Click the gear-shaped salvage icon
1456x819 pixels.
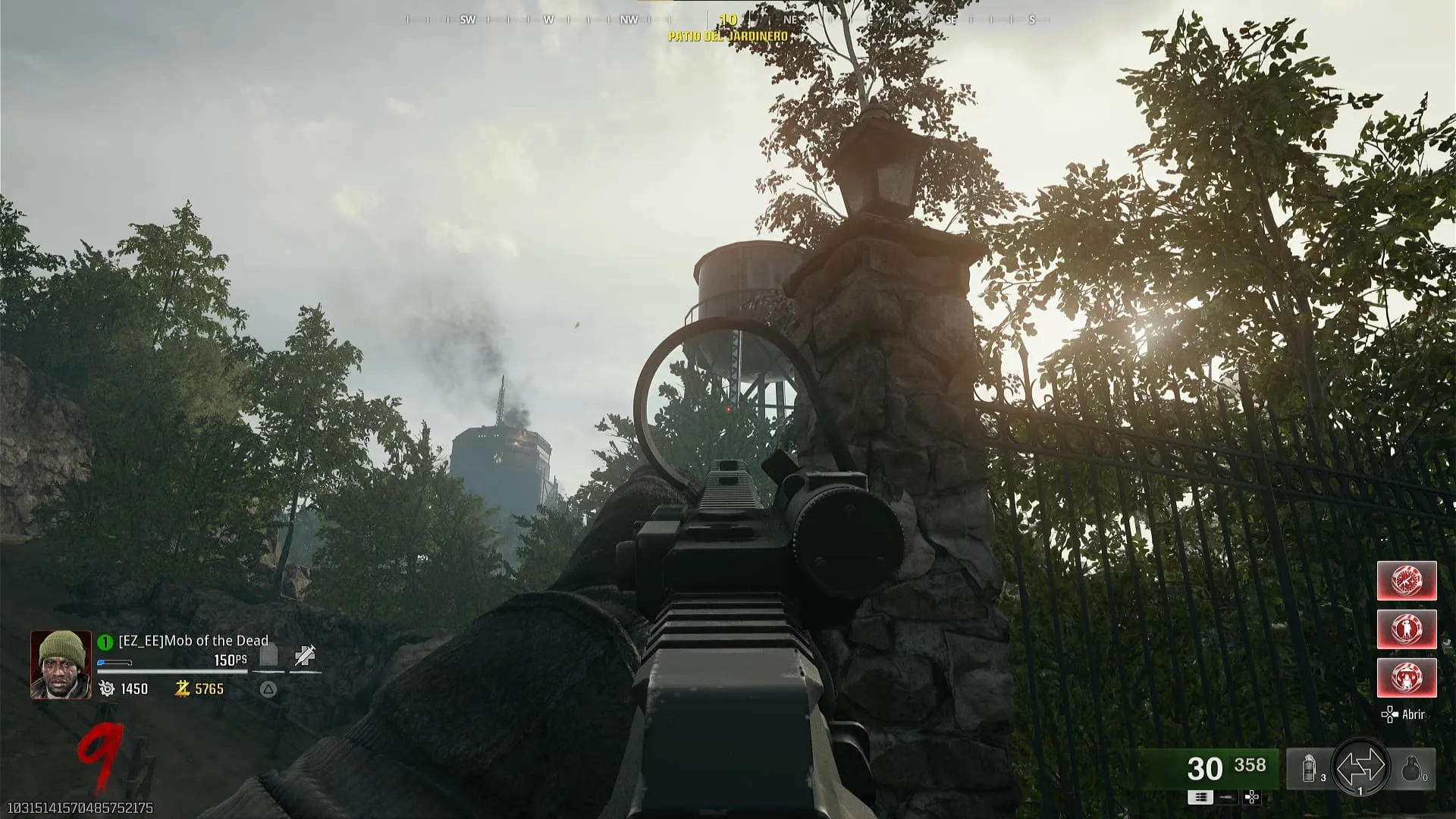pyautogui.click(x=107, y=689)
